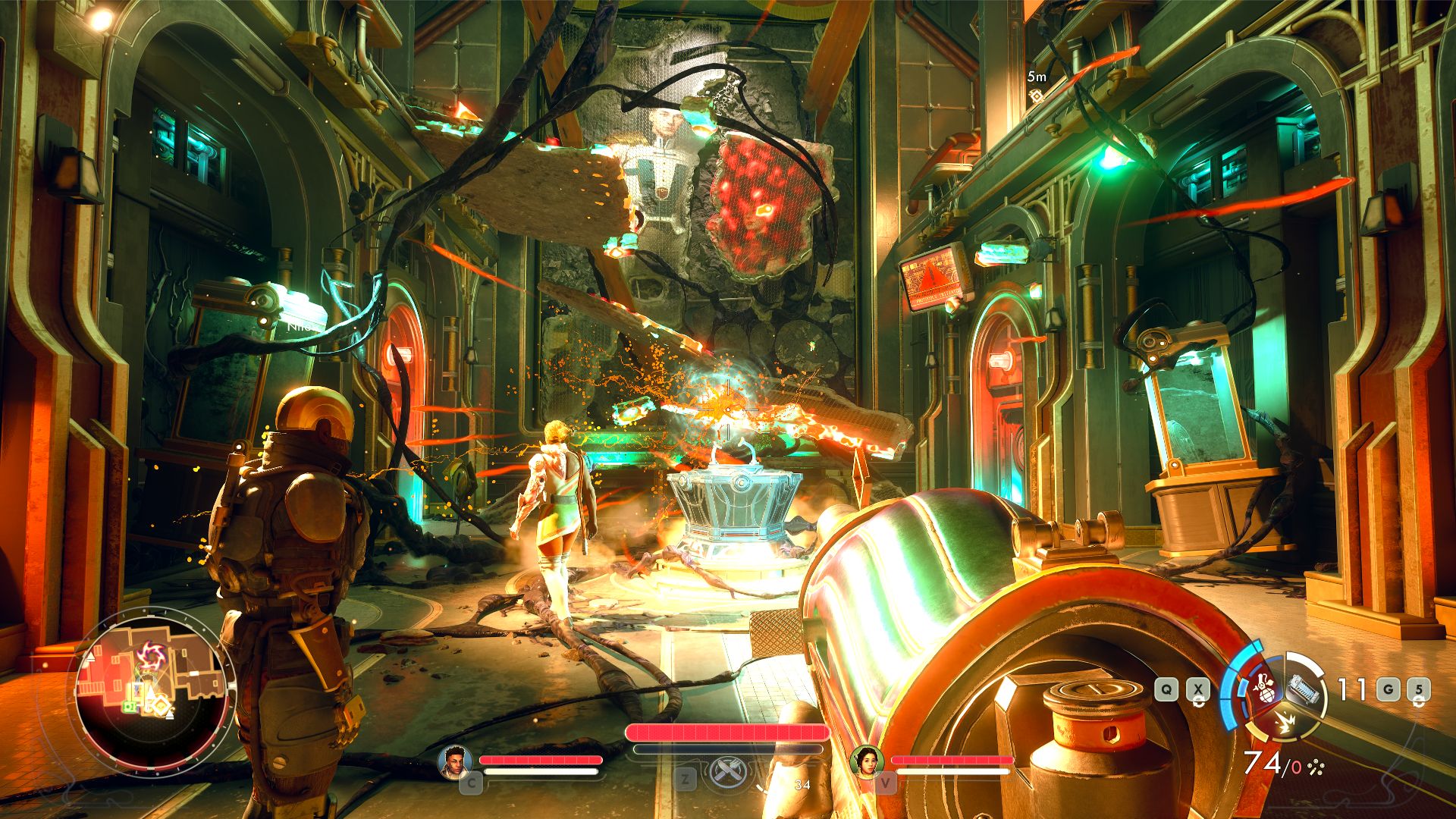Select the female companion portrait
The width and height of the screenshot is (1456, 819).
868,761
